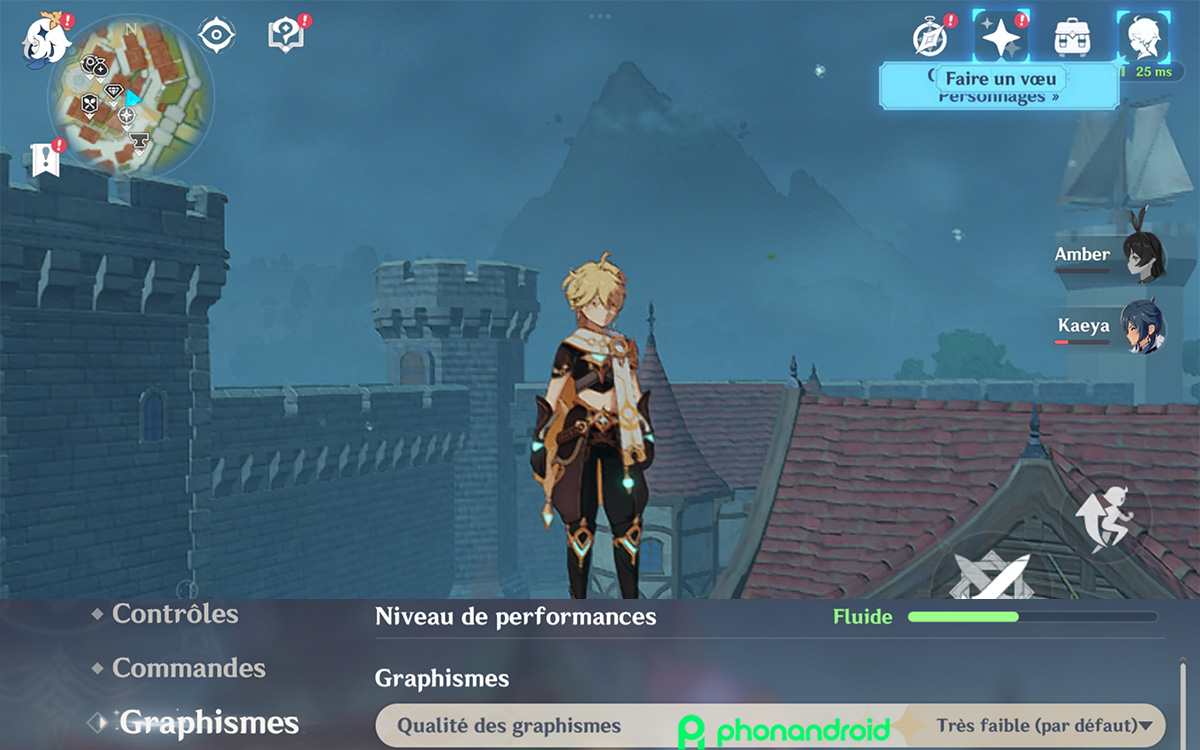Open the quest log bookmark icon
The image size is (1200, 750).
click(x=45, y=160)
